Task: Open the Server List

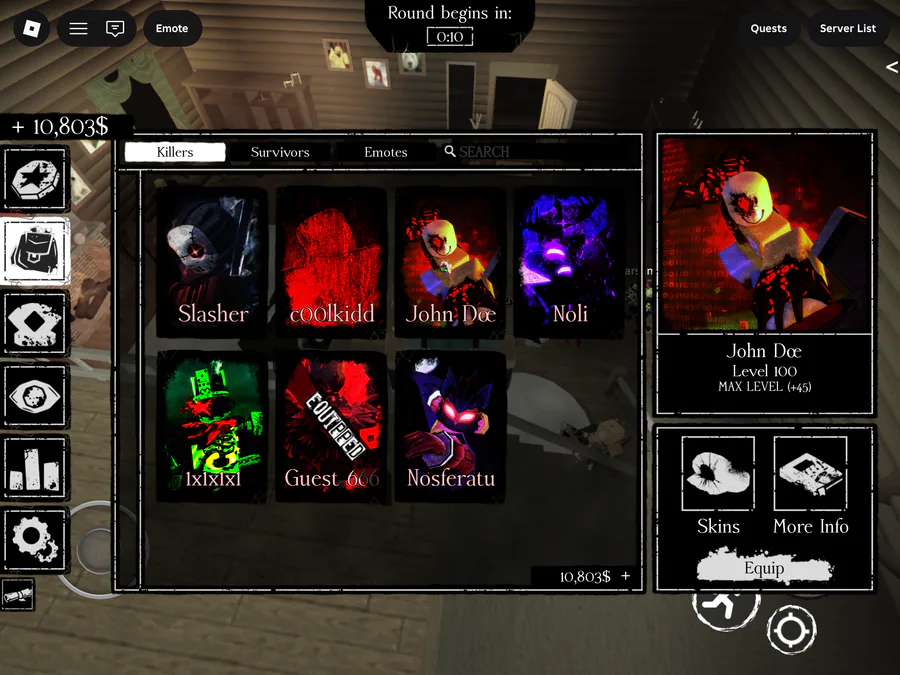Action: click(x=847, y=28)
